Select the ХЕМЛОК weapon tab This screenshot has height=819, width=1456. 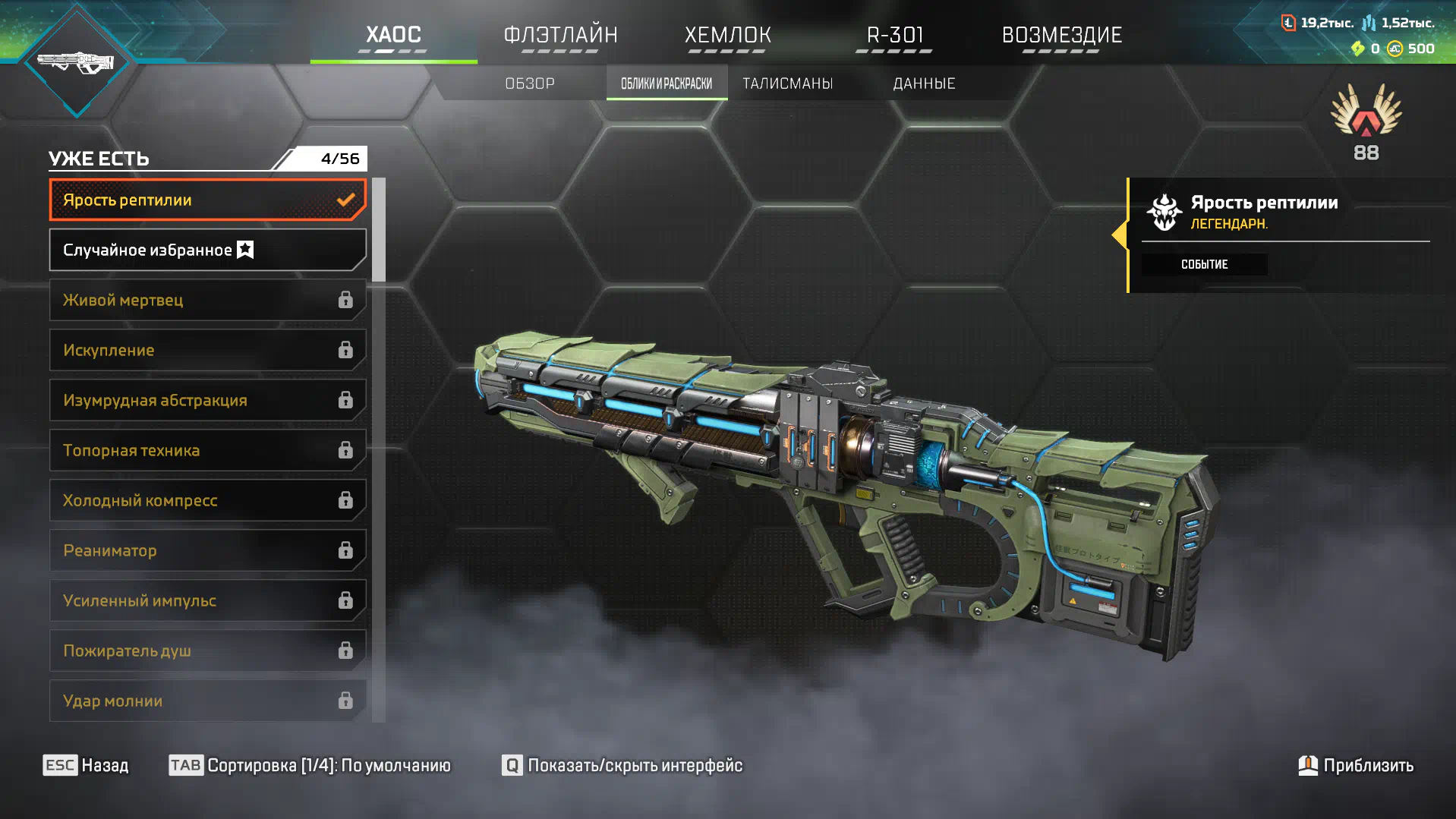coord(727,35)
